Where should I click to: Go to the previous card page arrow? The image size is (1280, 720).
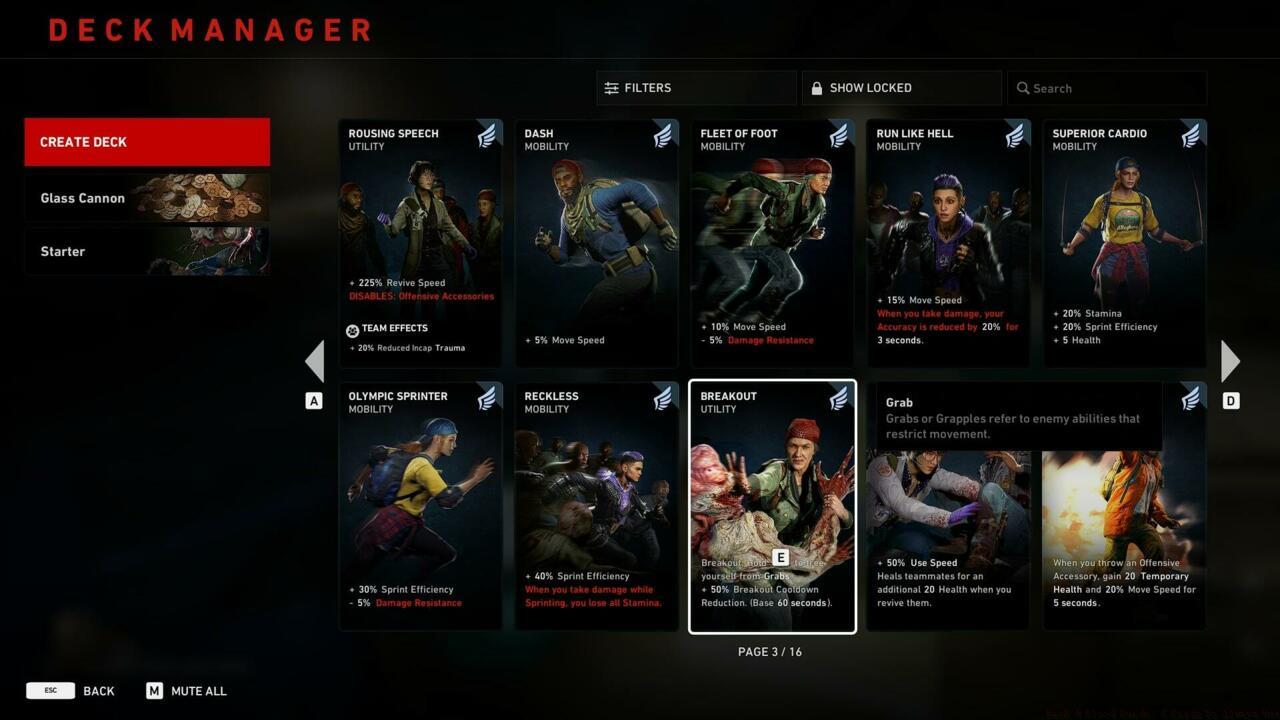pyautogui.click(x=314, y=361)
